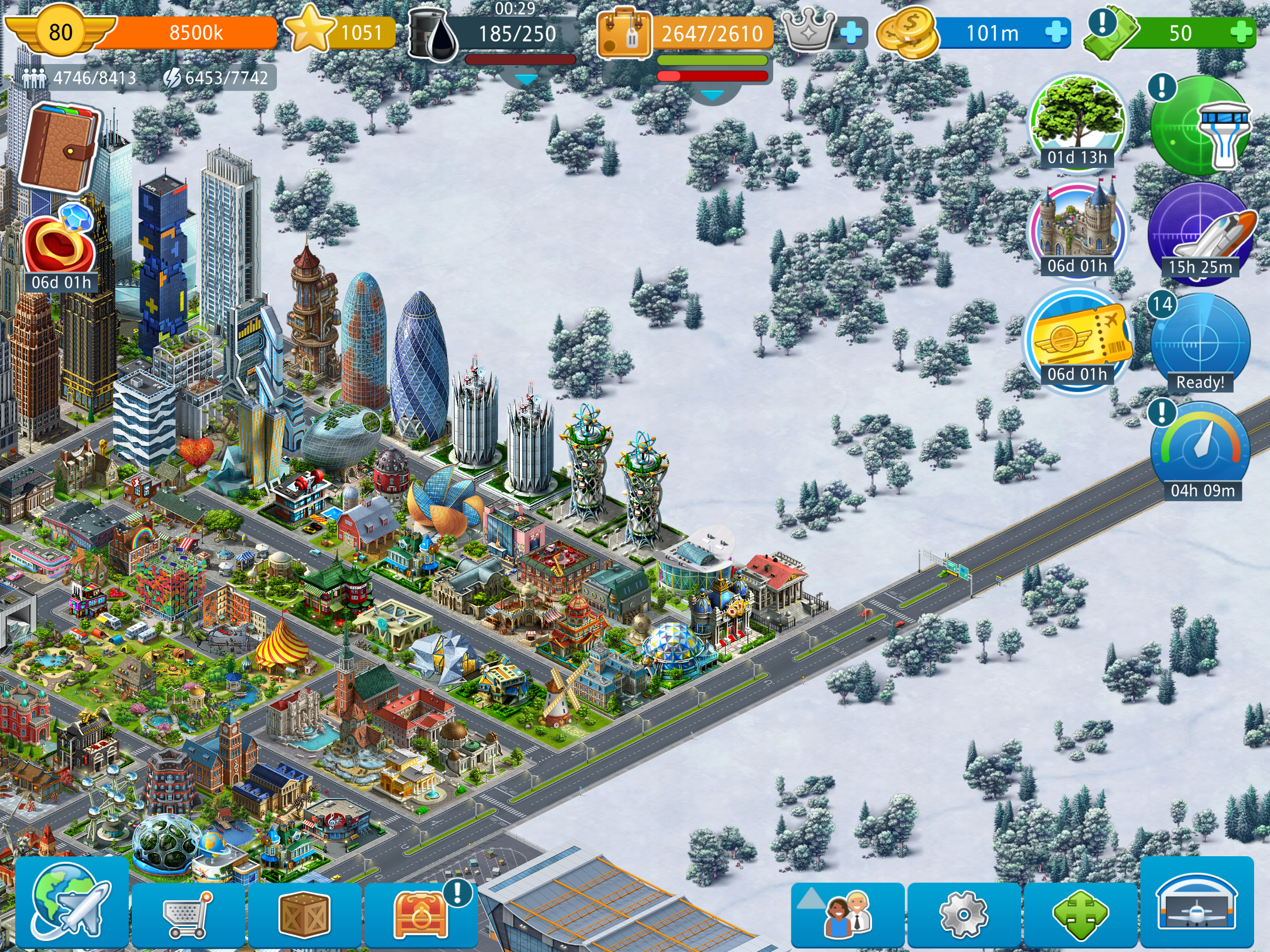
Task: Open the shopping cart store
Action: click(x=188, y=914)
